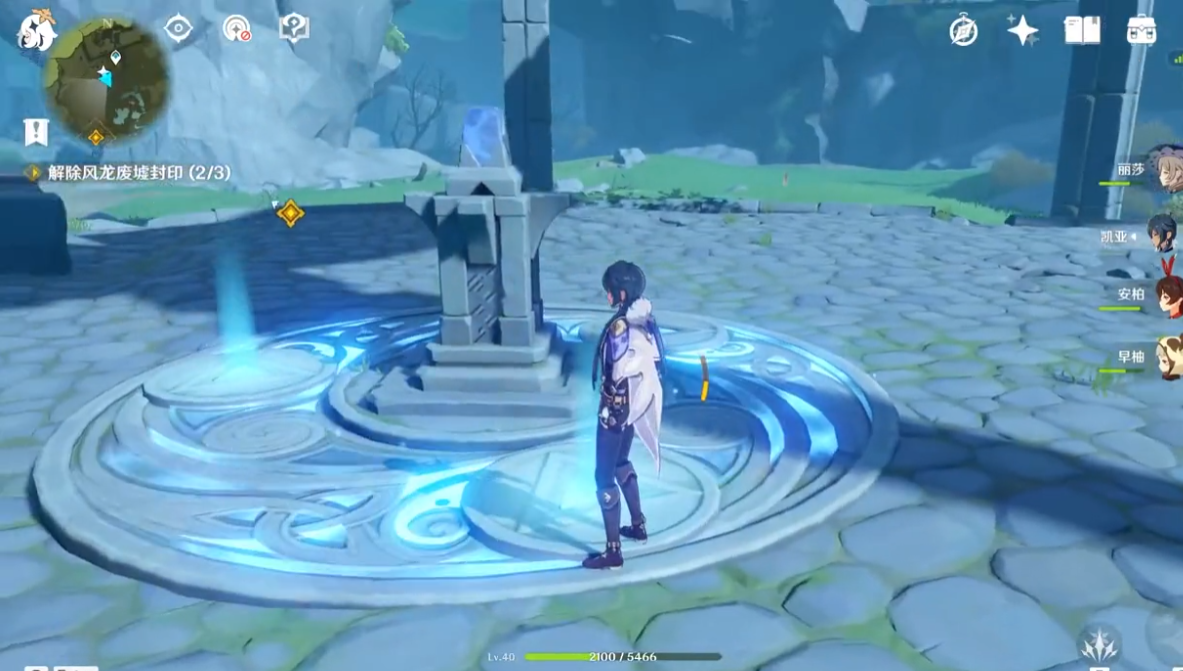Open the backpack inventory
Viewport: 1183px width, 671px height.
[x=1141, y=31]
